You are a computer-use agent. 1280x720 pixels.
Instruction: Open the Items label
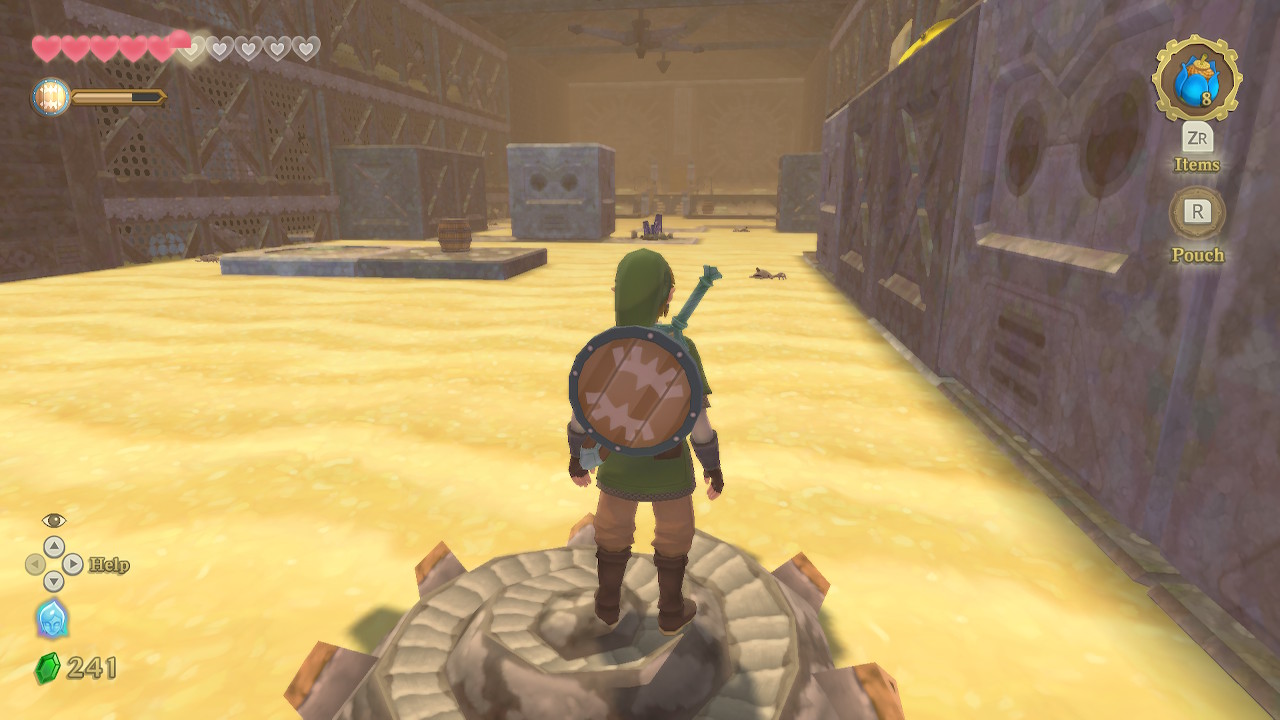pyautogui.click(x=1197, y=165)
